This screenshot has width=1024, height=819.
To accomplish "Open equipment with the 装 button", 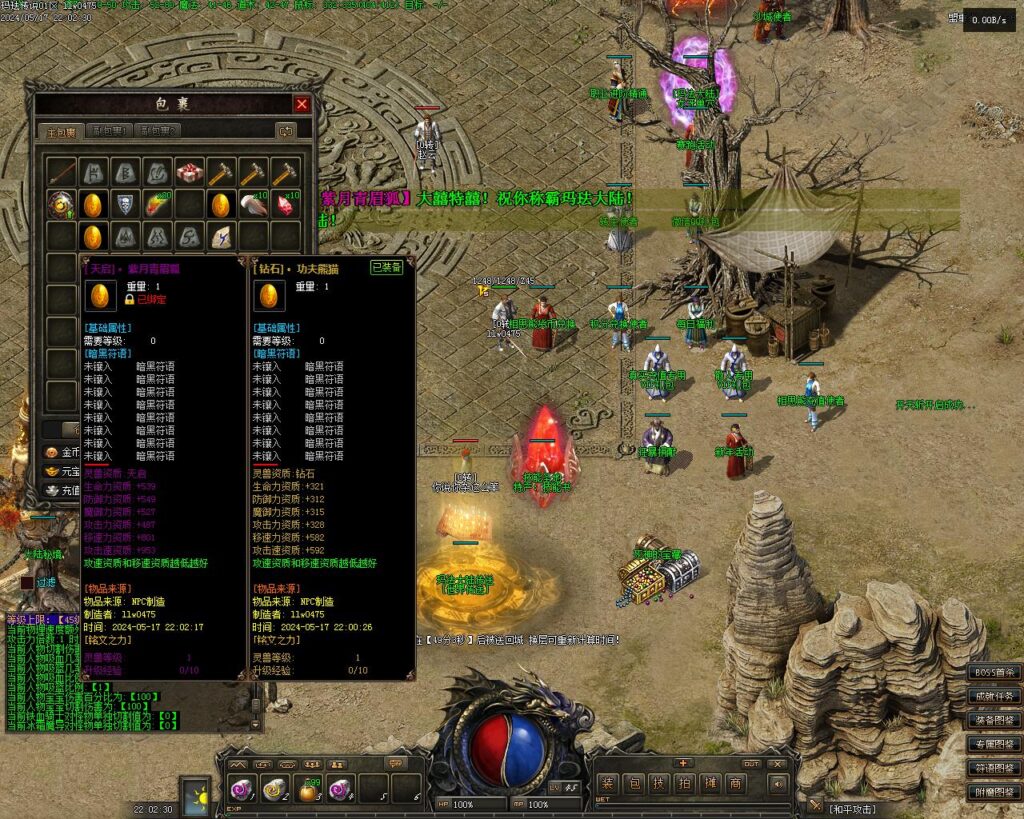I will click(607, 784).
